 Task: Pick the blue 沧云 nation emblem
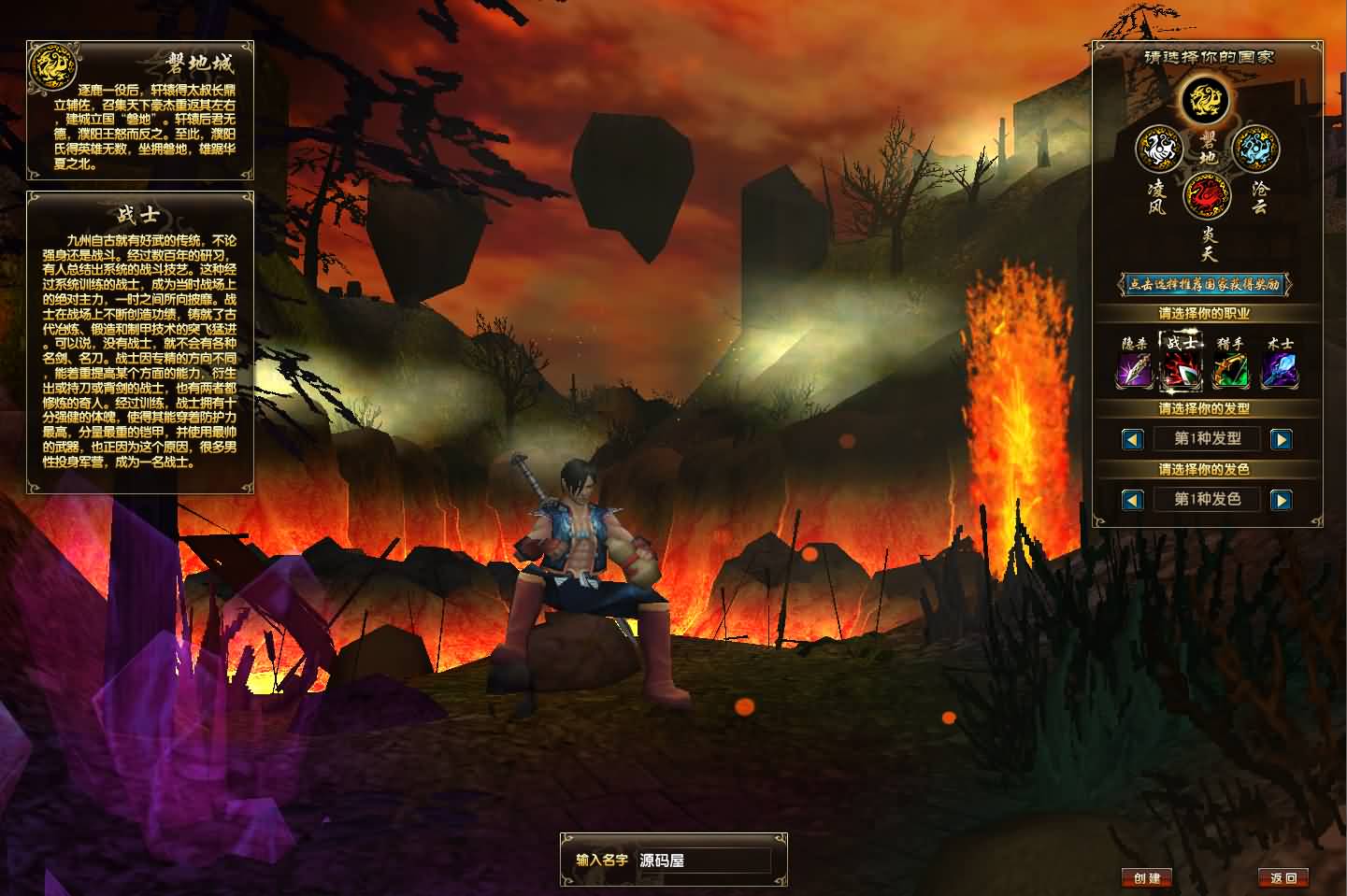tap(1254, 149)
